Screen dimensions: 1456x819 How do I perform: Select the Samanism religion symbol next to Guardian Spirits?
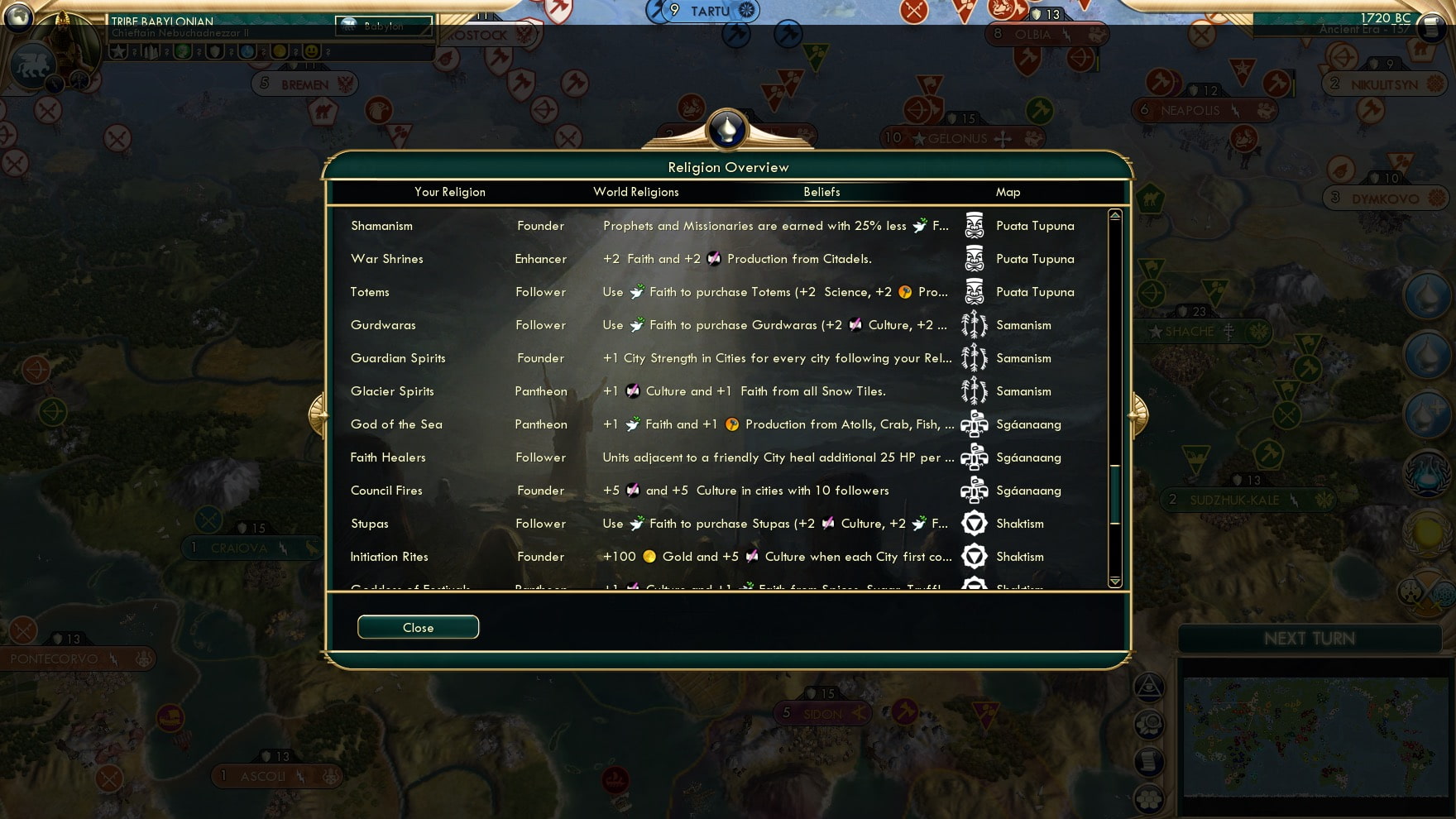click(x=975, y=358)
